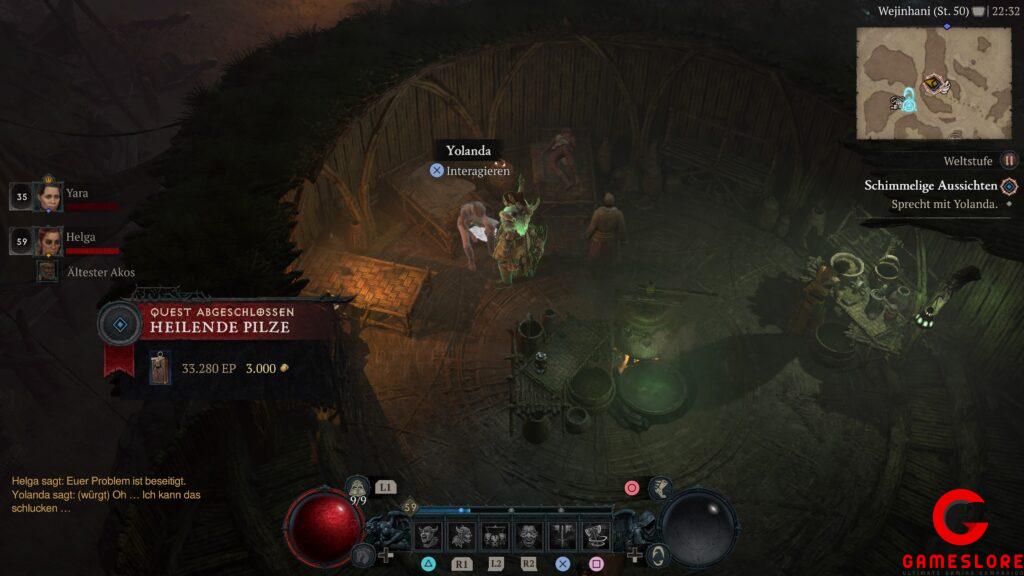Activate the grinning face skill slot
The width and height of the screenshot is (1024, 576).
pos(529,535)
